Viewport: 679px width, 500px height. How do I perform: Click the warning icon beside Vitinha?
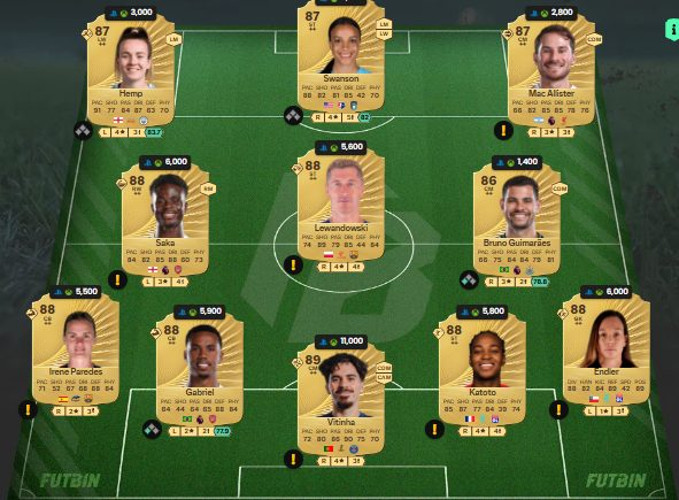[292, 458]
